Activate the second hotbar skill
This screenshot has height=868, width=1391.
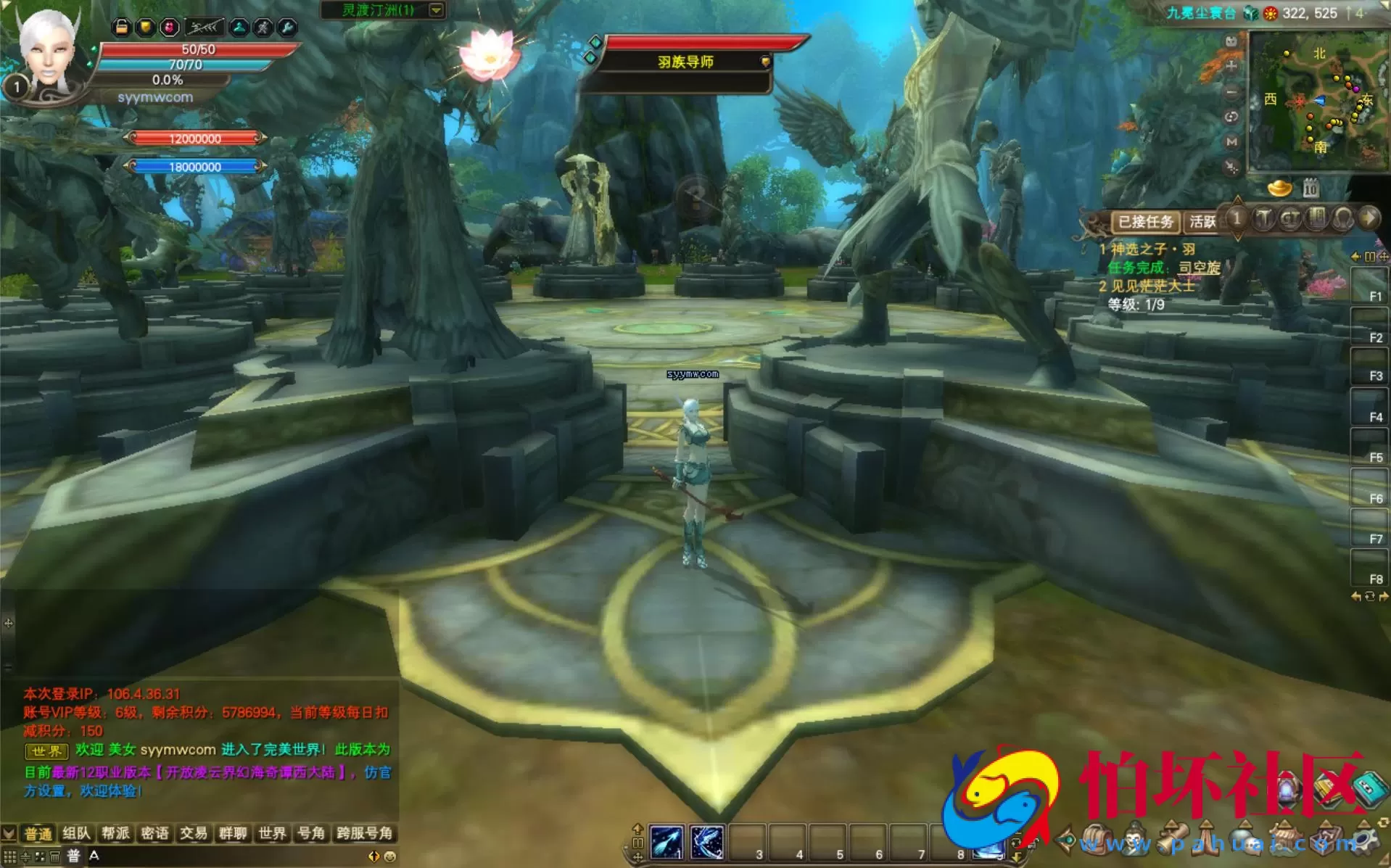tap(706, 843)
